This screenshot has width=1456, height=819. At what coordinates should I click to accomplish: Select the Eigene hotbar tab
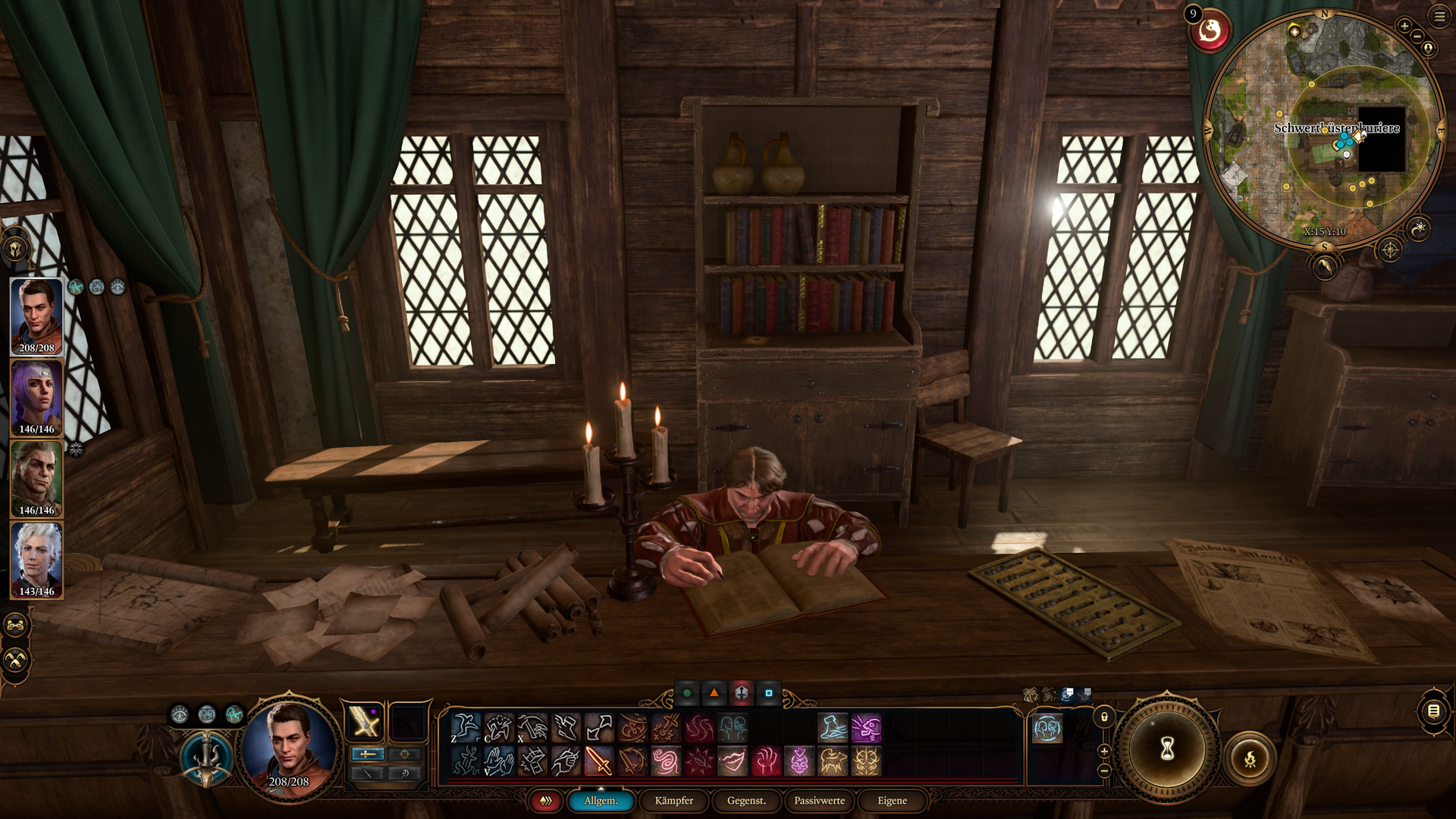tap(892, 801)
